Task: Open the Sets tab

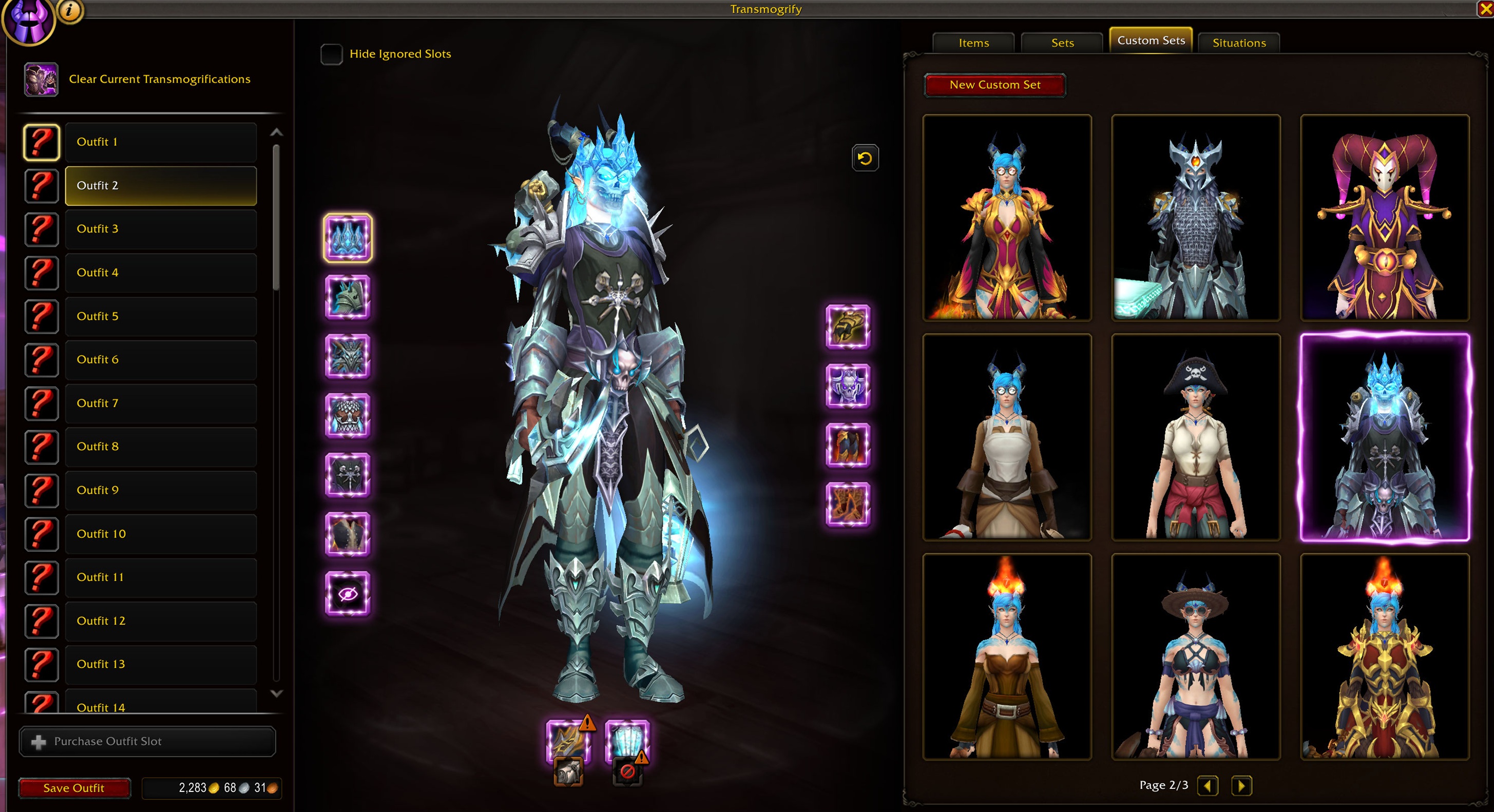Action: (1062, 43)
